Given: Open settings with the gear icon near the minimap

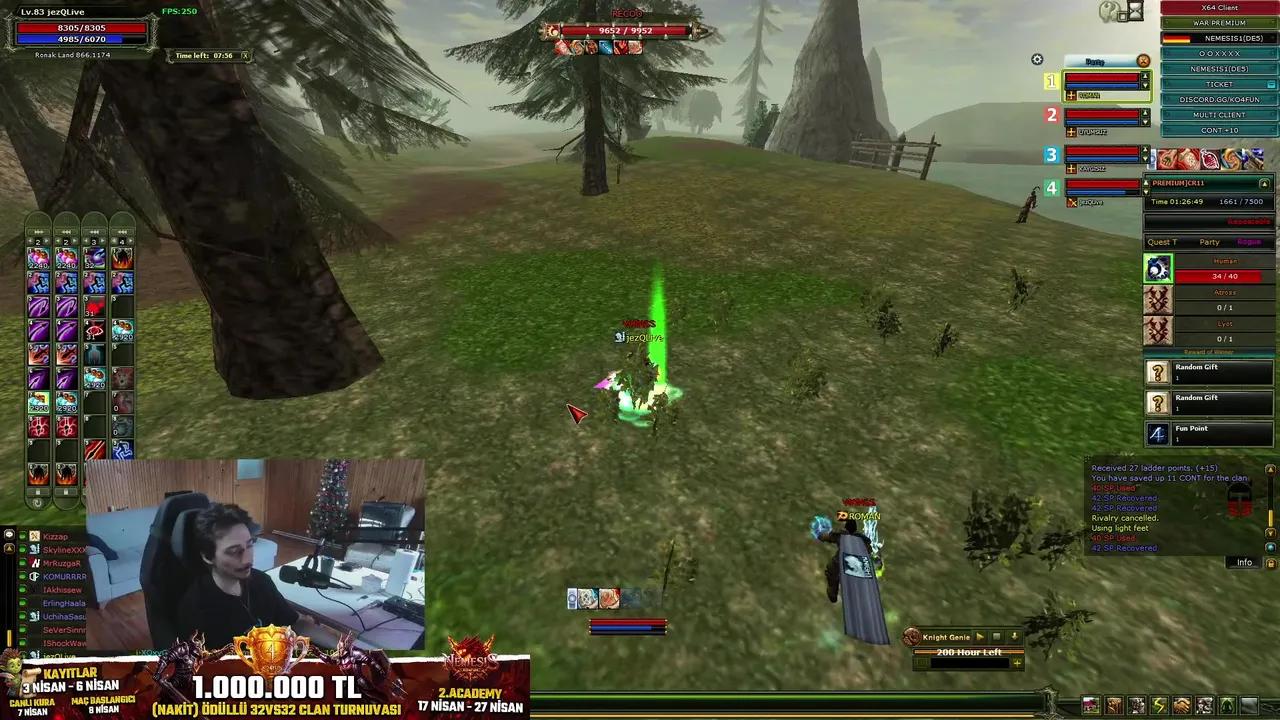Looking at the screenshot, I should point(1037,59).
